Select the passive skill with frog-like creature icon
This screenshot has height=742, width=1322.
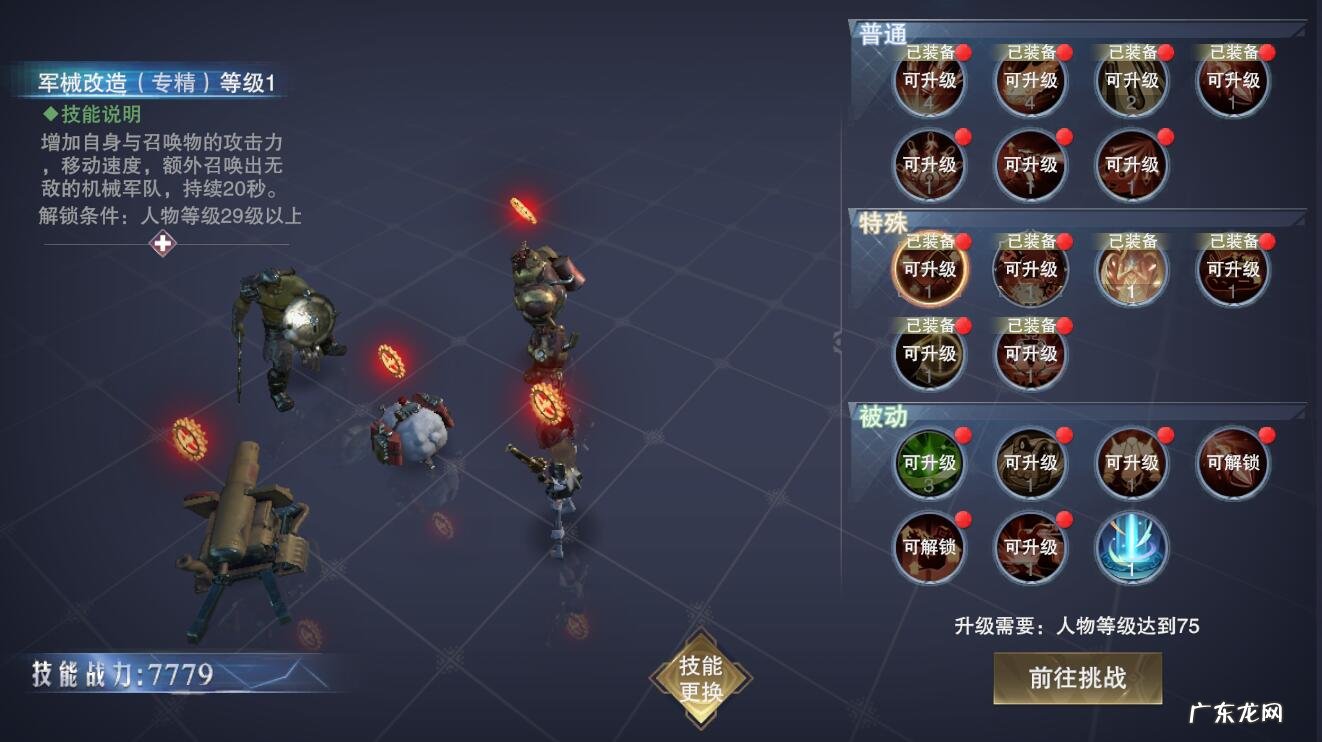(x=1030, y=463)
